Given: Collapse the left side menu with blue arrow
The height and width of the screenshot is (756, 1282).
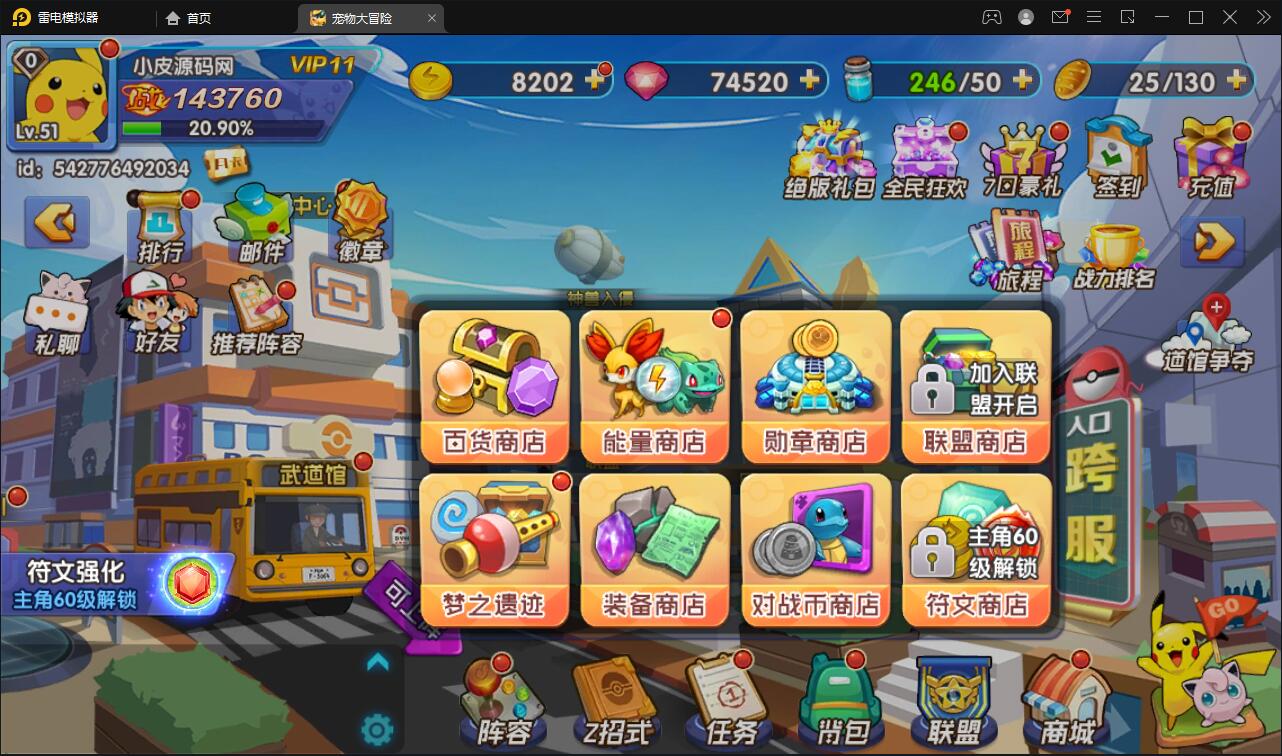Looking at the screenshot, I should [x=57, y=222].
